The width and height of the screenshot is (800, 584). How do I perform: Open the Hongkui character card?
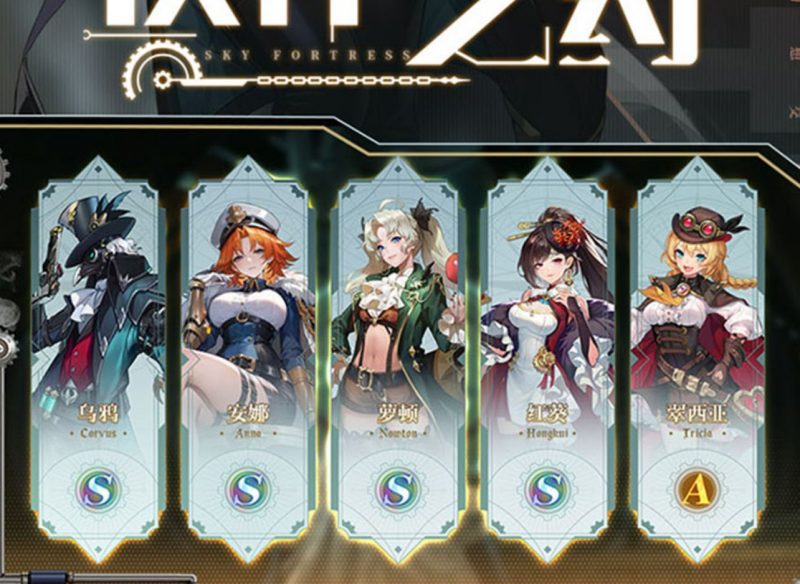(x=548, y=360)
